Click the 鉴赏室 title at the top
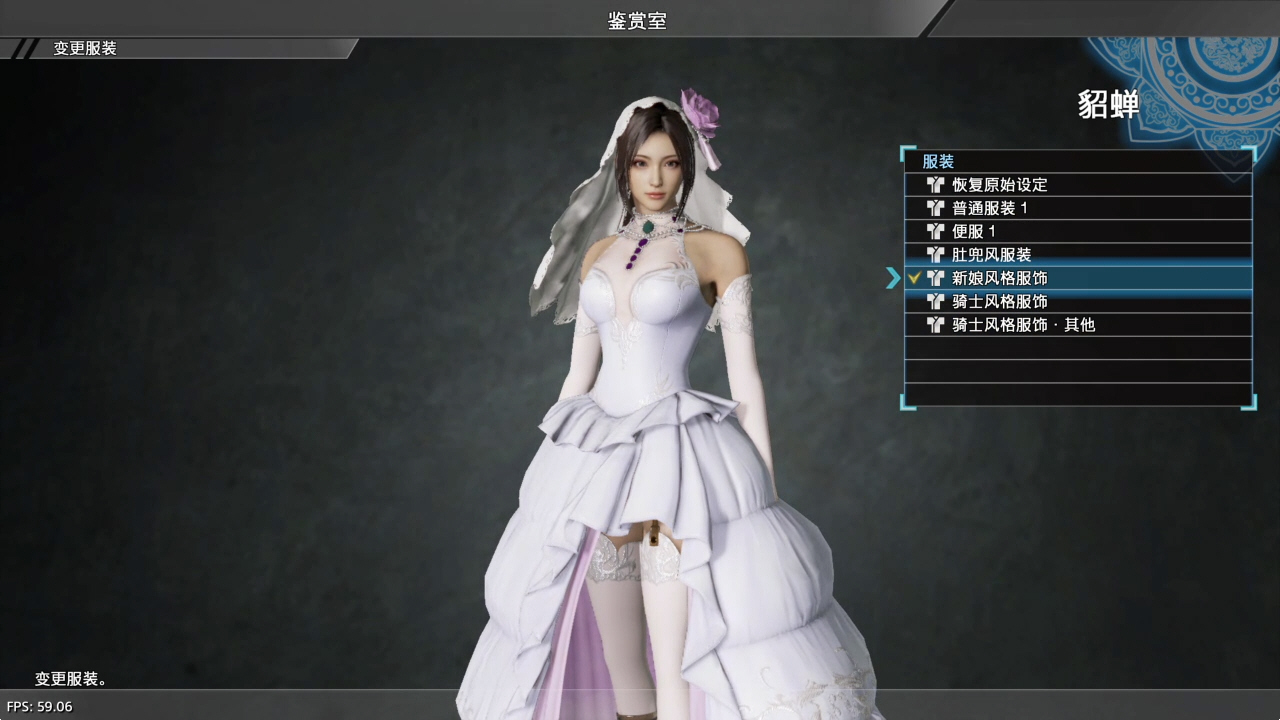Screen dimensions: 1280x720 (637, 21)
